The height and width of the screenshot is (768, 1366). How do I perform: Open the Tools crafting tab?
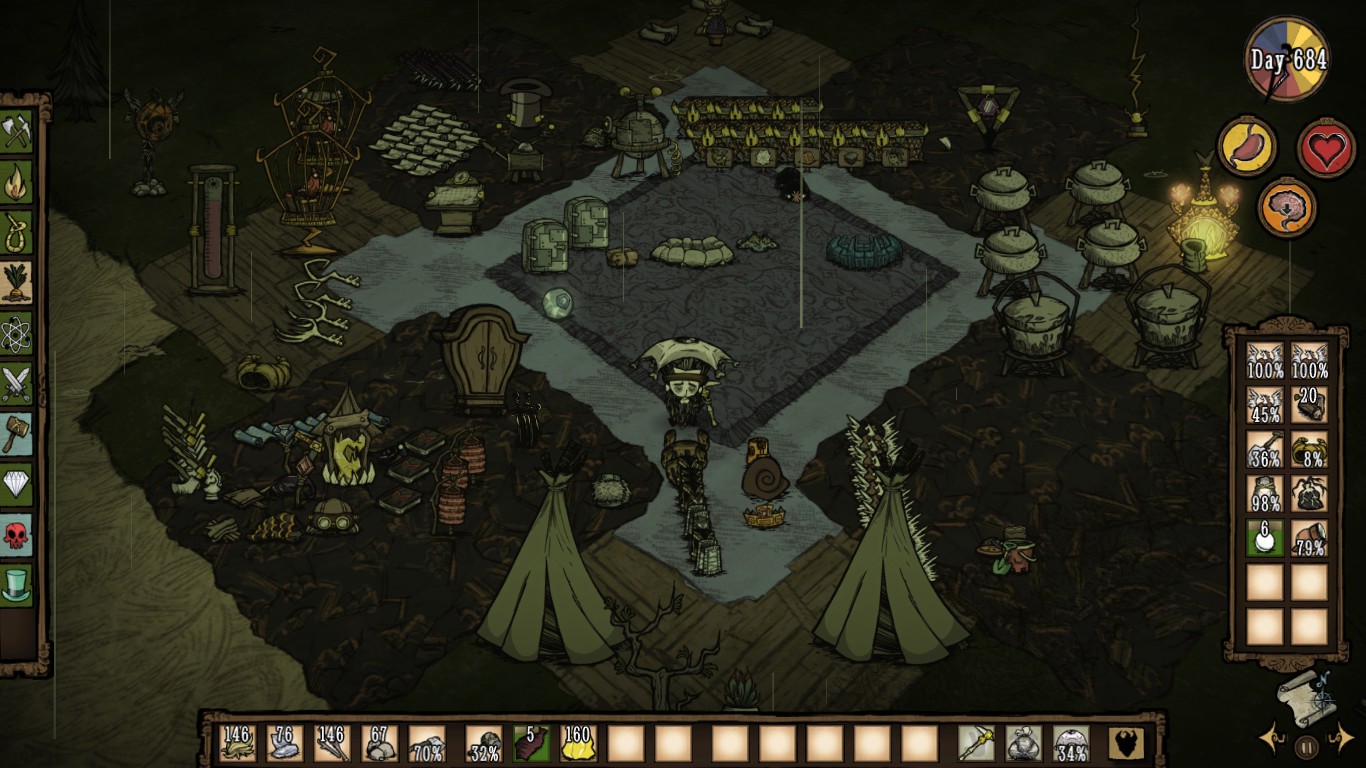[17, 131]
